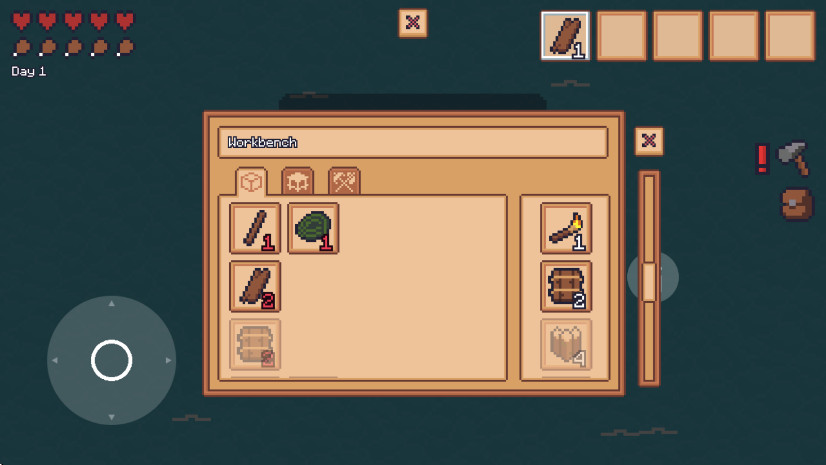Click the Workbench scrollbar handle
Viewport: 826px width, 465px height.
tap(649, 281)
